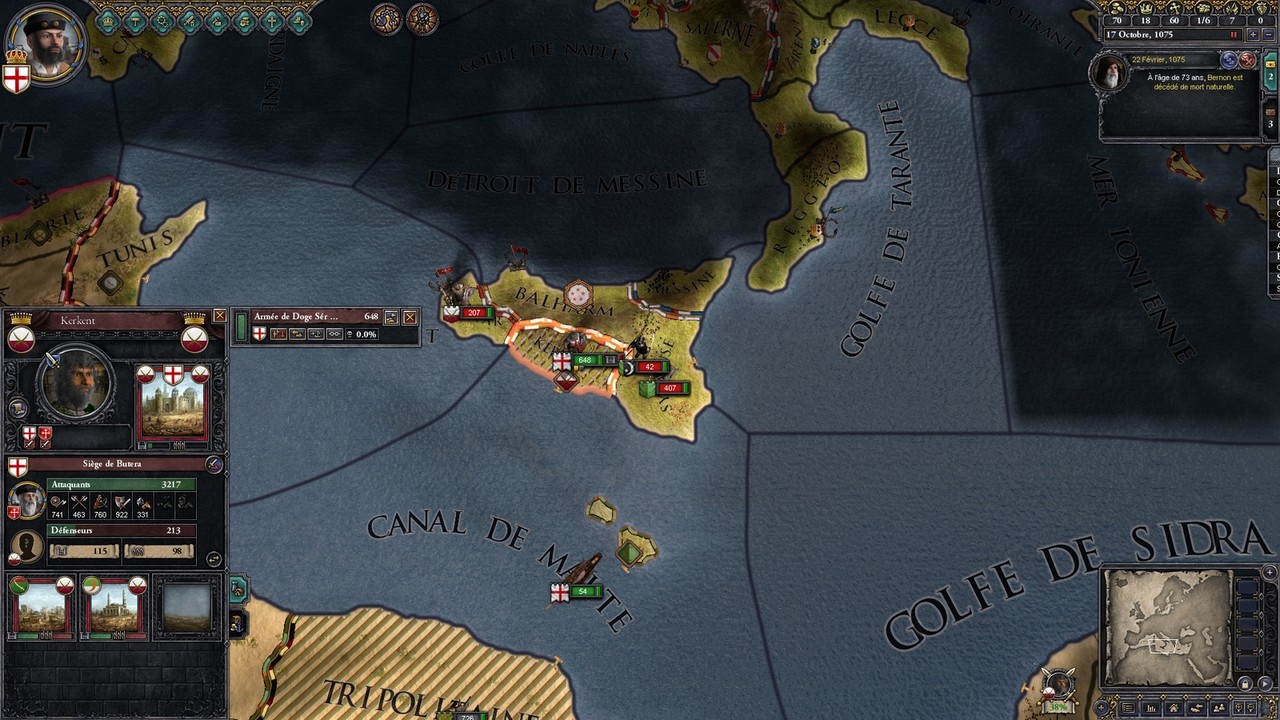Decrease game speed with the minus button
The width and height of the screenshot is (1280, 720).
[x=1267, y=35]
